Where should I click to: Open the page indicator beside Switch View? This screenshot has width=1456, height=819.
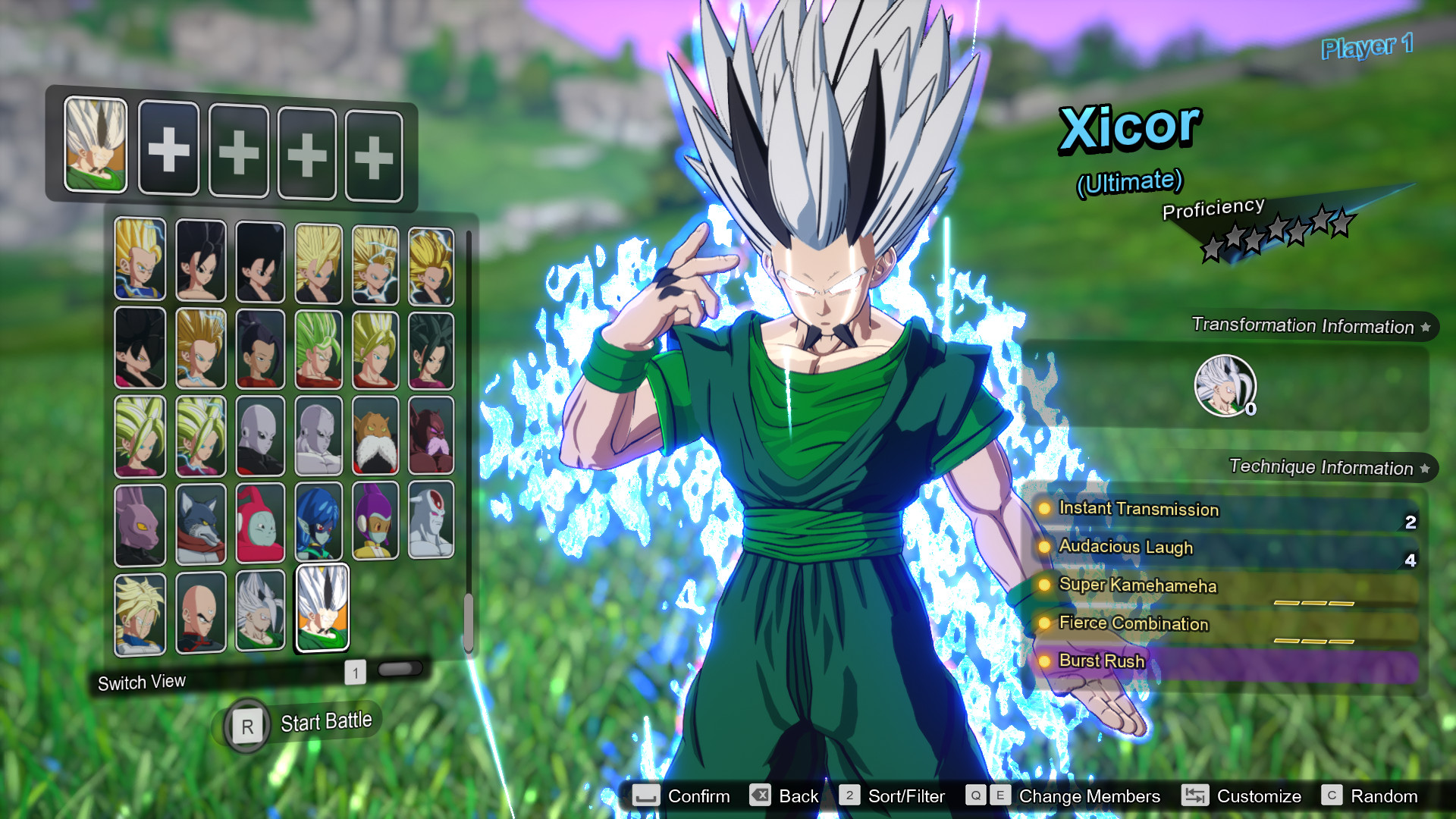[354, 672]
